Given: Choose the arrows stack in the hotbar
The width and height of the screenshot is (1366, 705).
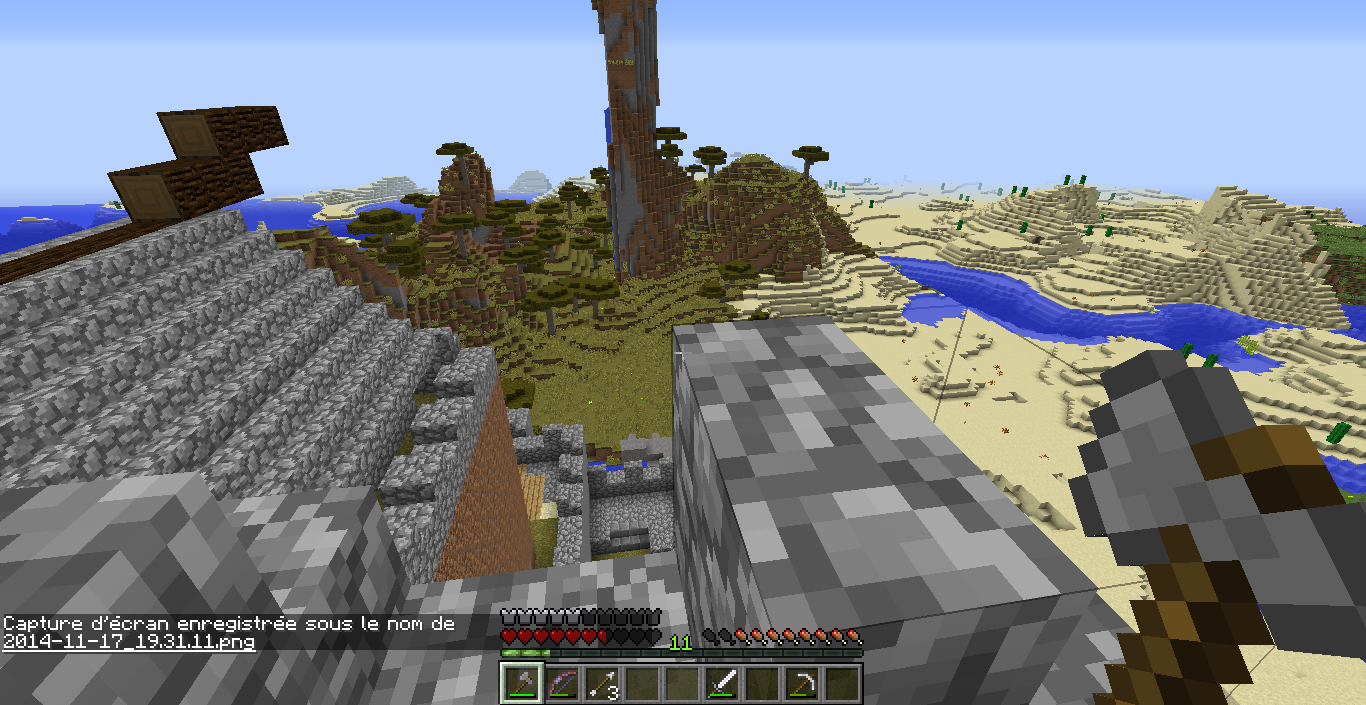Looking at the screenshot, I should (x=601, y=683).
